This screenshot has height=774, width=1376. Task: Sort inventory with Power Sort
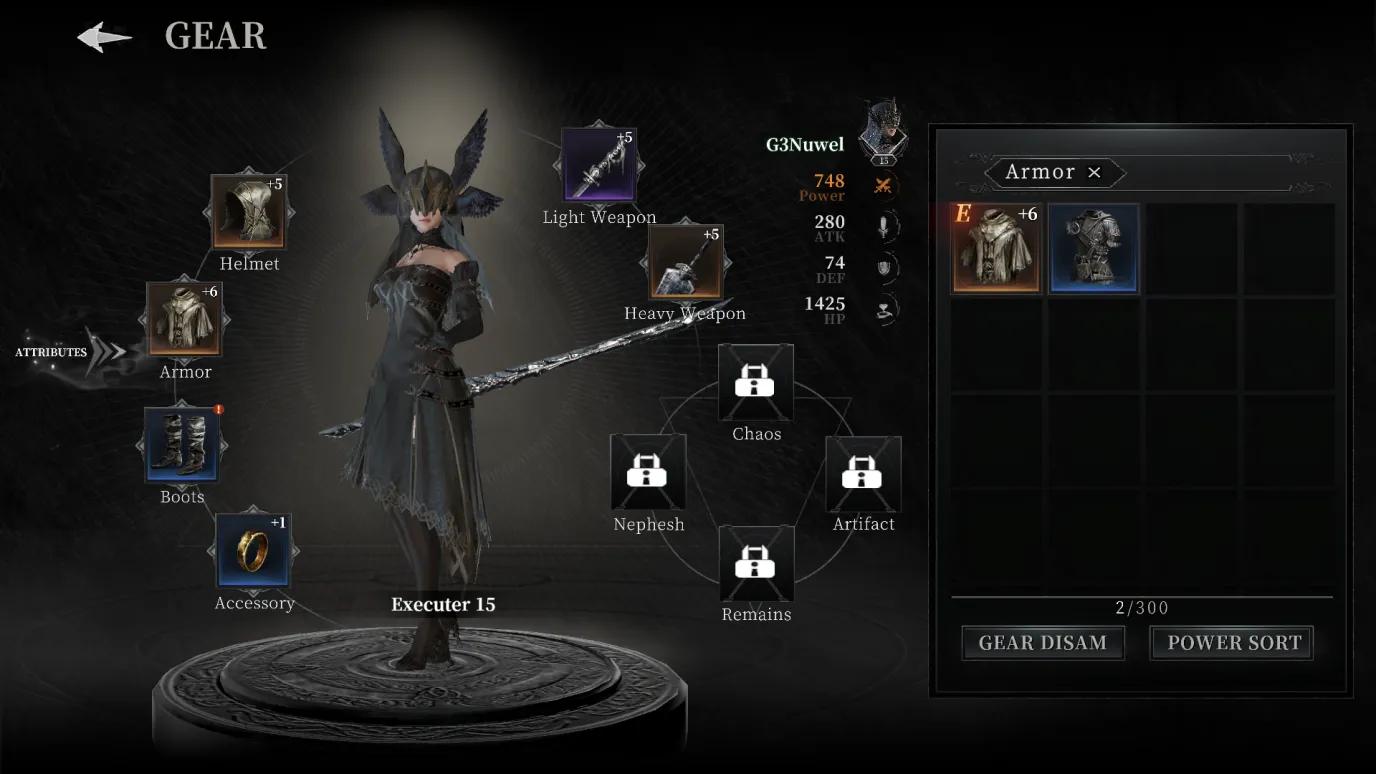pyautogui.click(x=1232, y=643)
